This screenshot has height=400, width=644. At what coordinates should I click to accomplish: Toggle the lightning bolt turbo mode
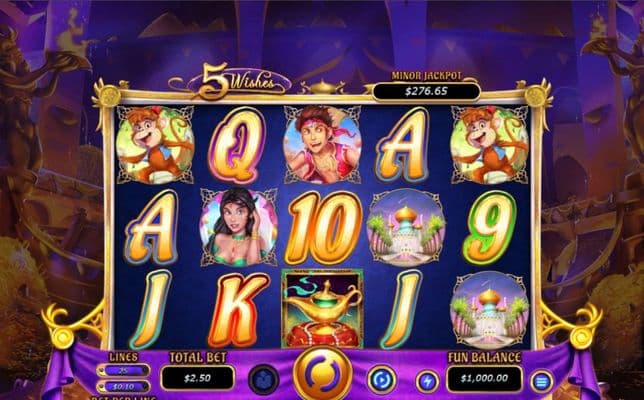click(427, 380)
